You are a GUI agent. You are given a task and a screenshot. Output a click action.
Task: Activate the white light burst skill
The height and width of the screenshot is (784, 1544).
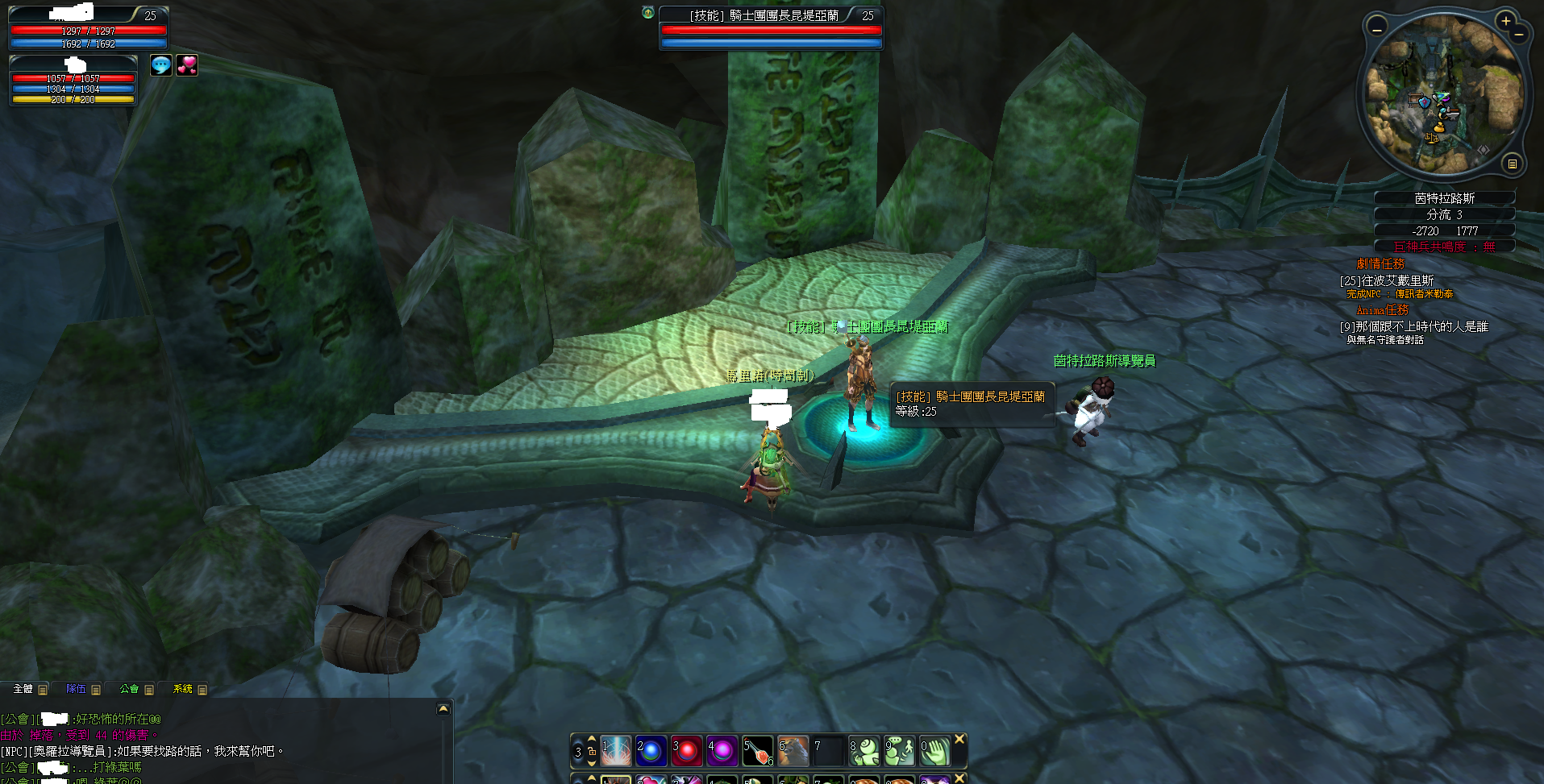tap(616, 751)
